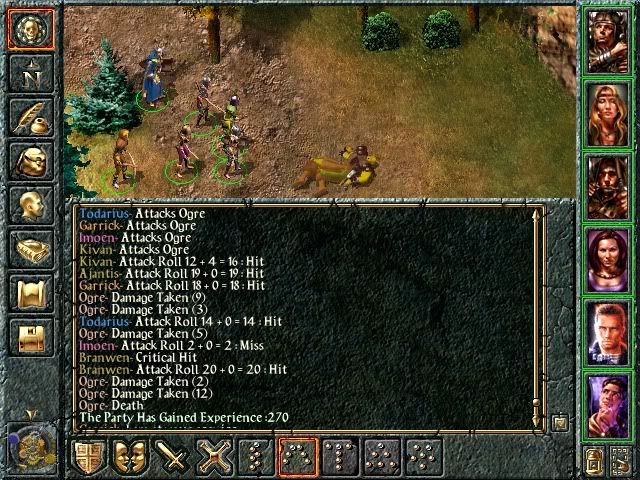Toggle party AI with the lantern button

[x=595, y=461]
